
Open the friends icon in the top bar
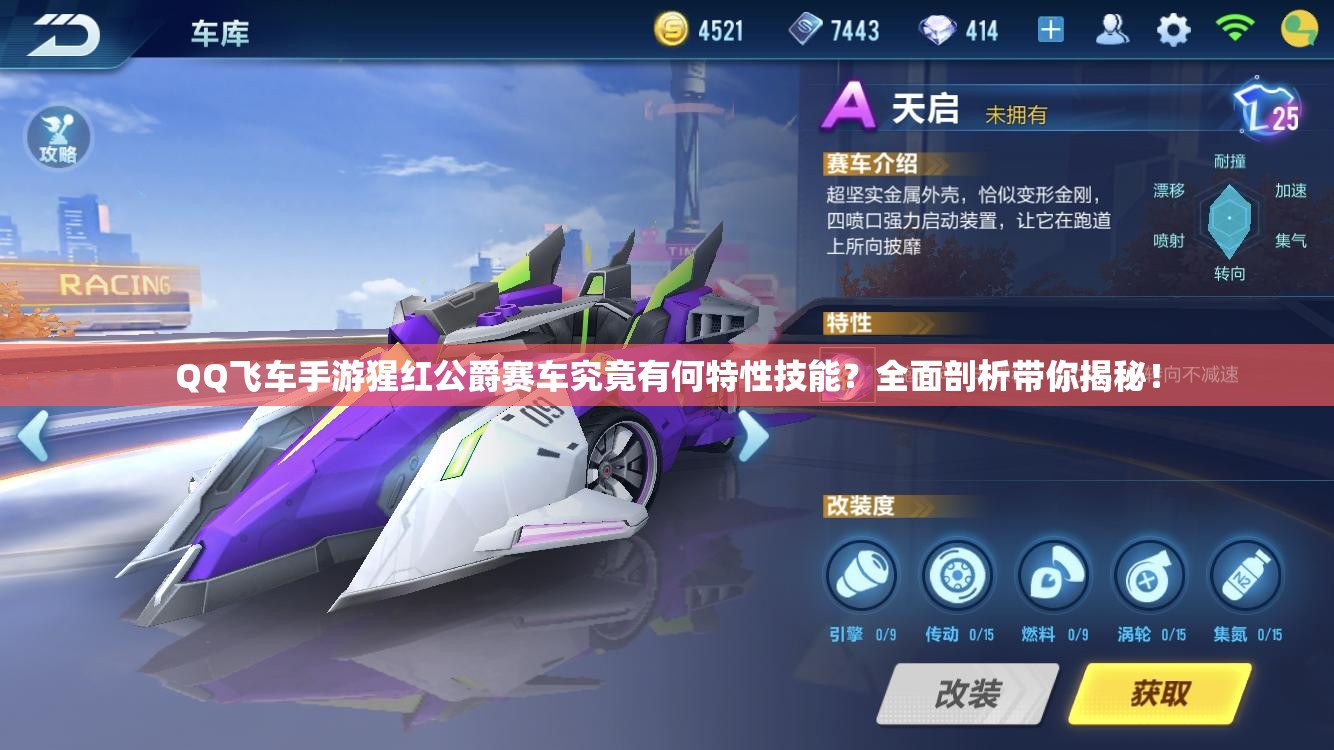coord(1110,29)
